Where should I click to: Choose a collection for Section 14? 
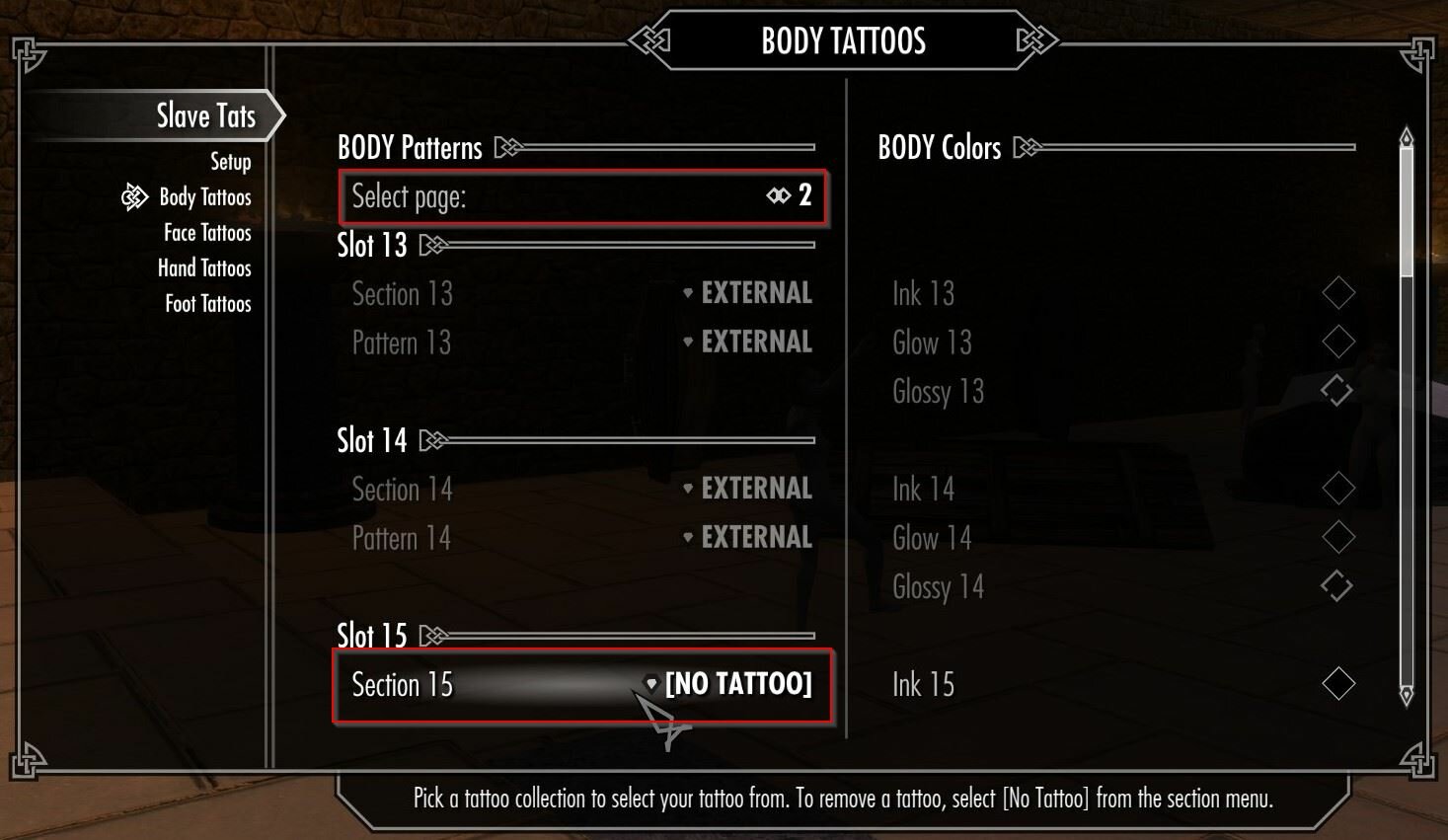(x=582, y=489)
